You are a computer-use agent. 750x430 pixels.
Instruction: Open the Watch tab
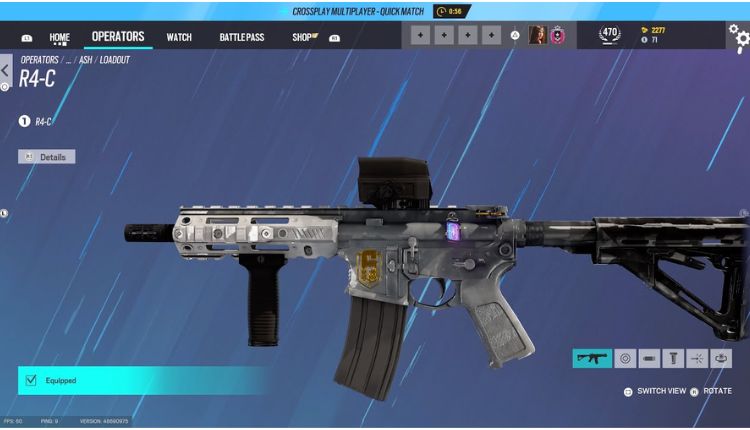179,38
